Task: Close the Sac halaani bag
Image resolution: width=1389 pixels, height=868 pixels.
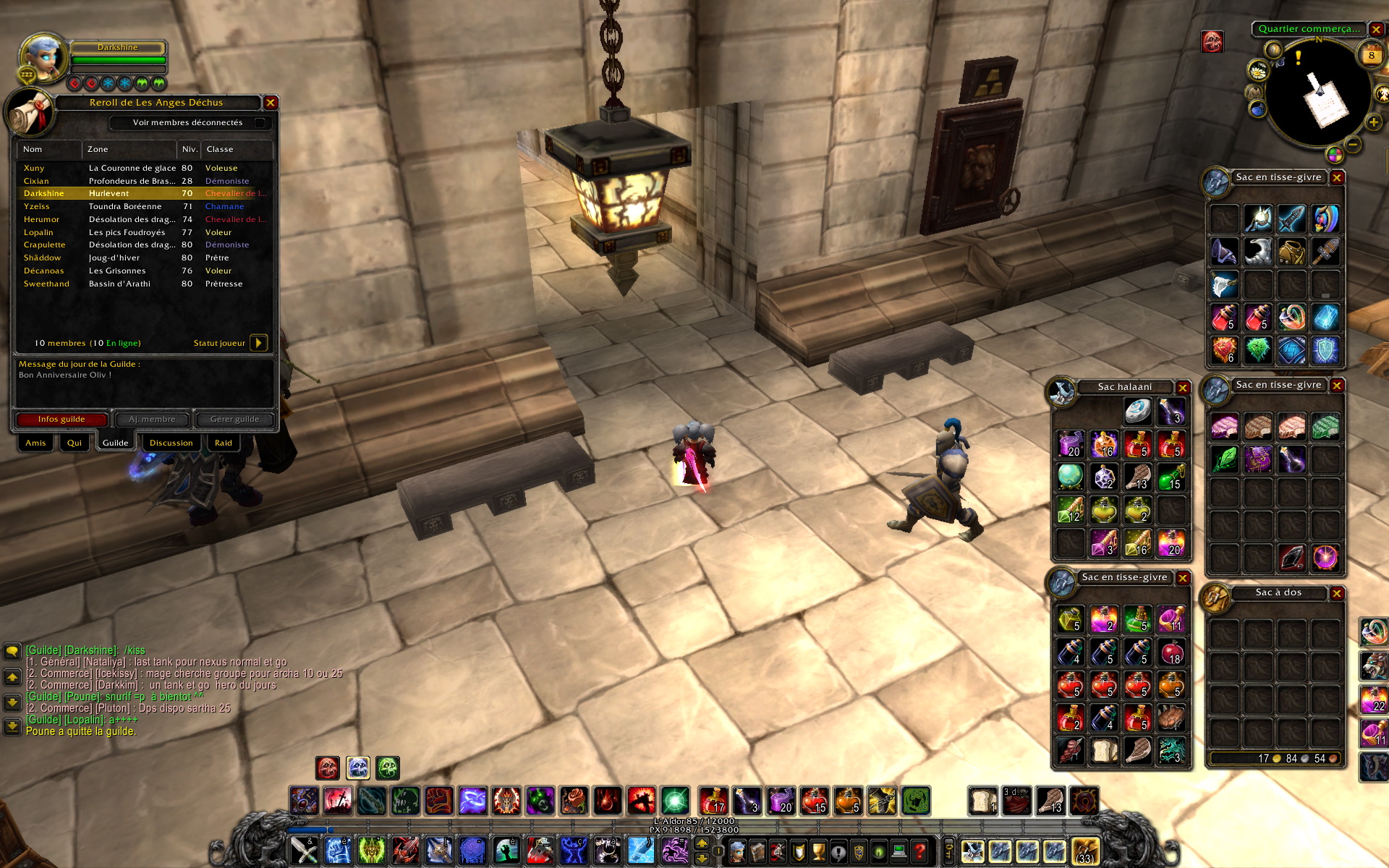Action: pyautogui.click(x=1183, y=388)
